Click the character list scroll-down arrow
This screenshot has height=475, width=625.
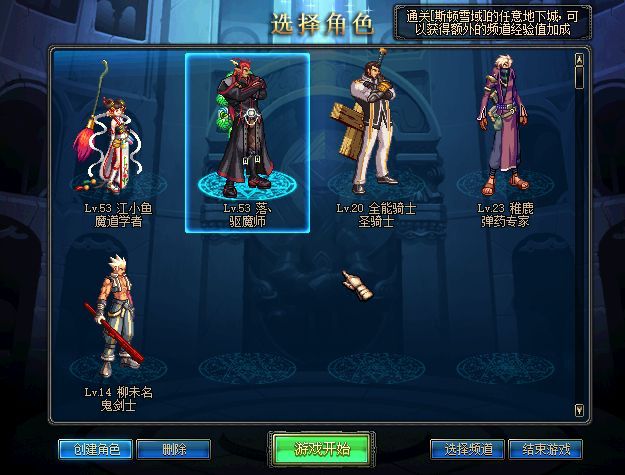(x=579, y=409)
